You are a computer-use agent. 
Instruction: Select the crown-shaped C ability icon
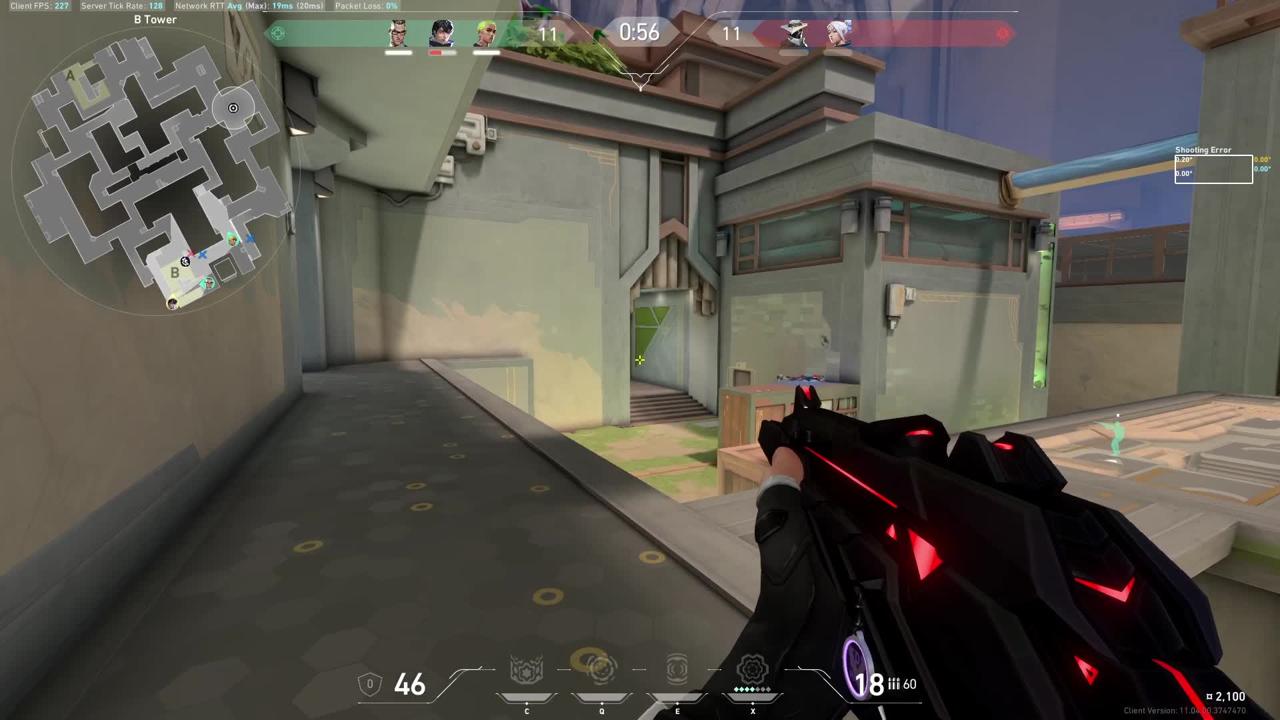(x=526, y=670)
